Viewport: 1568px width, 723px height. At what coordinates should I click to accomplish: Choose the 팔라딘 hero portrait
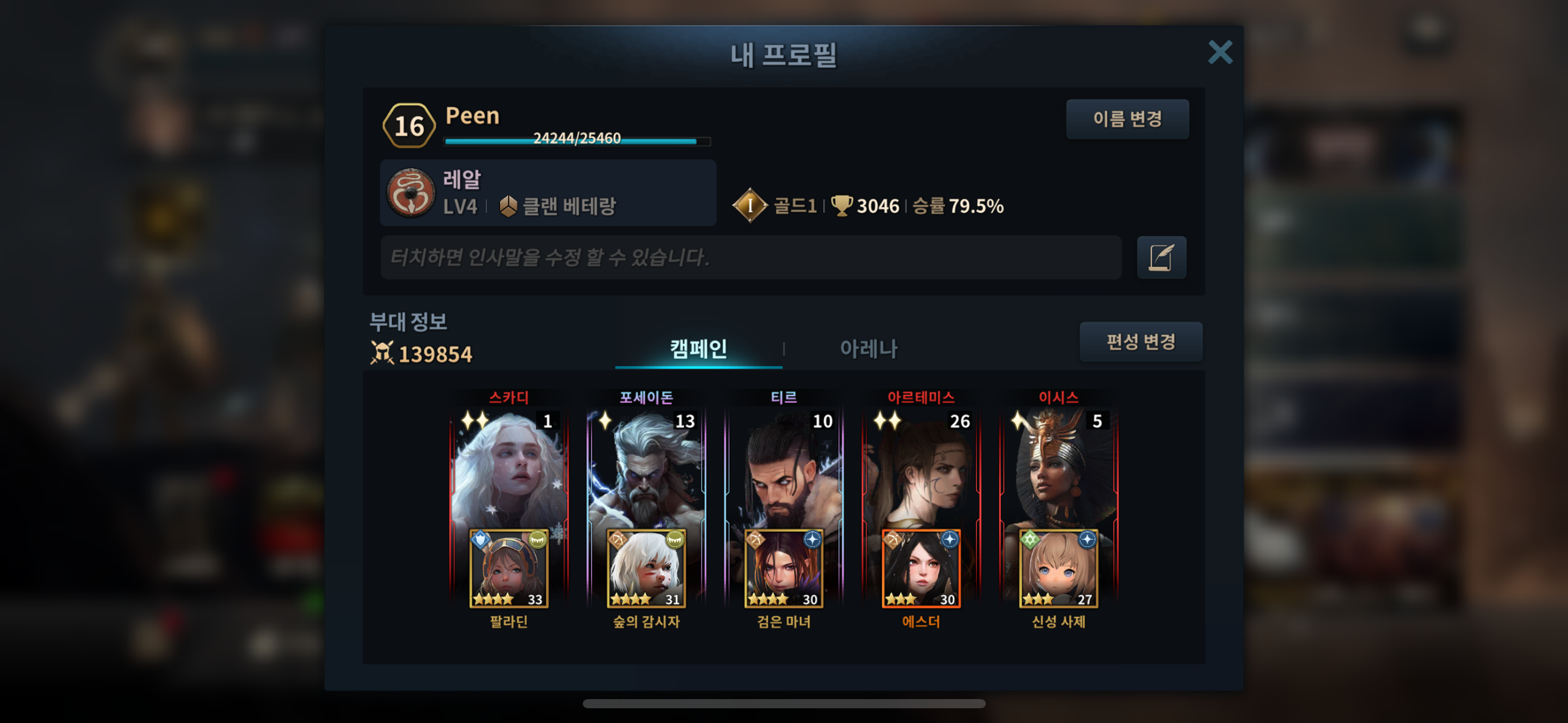coord(509,569)
